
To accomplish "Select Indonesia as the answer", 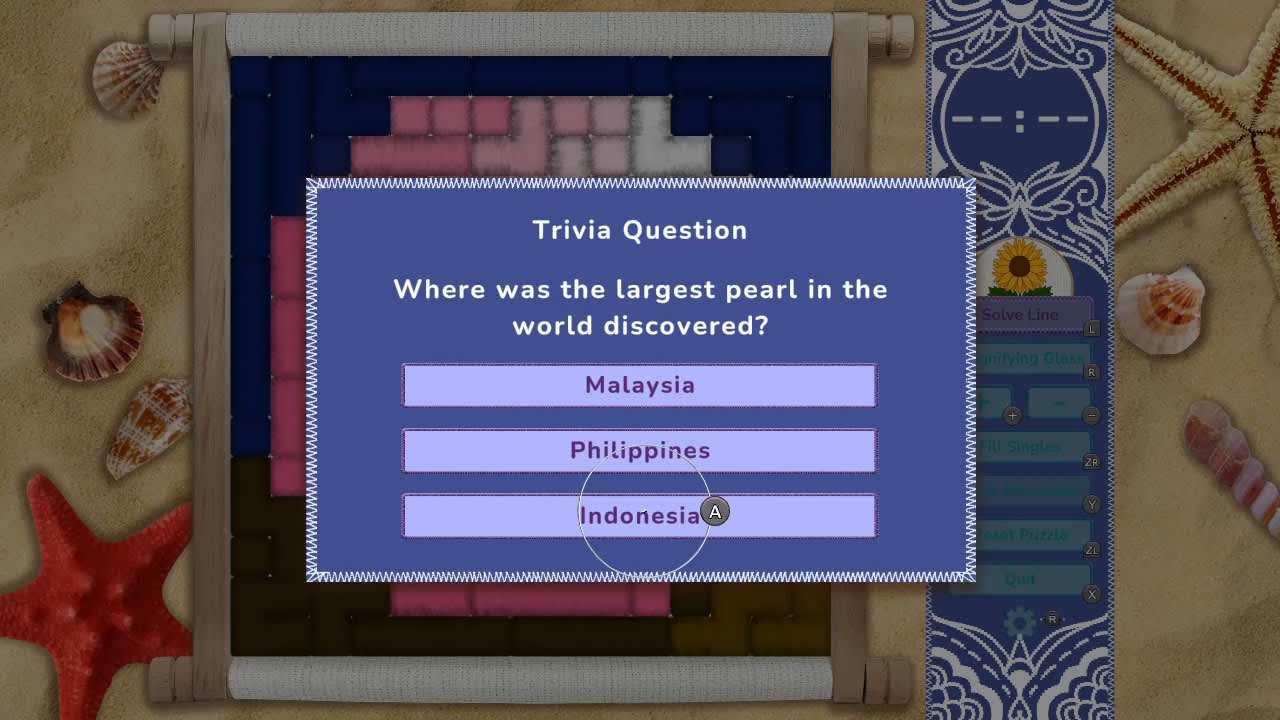I will point(639,516).
